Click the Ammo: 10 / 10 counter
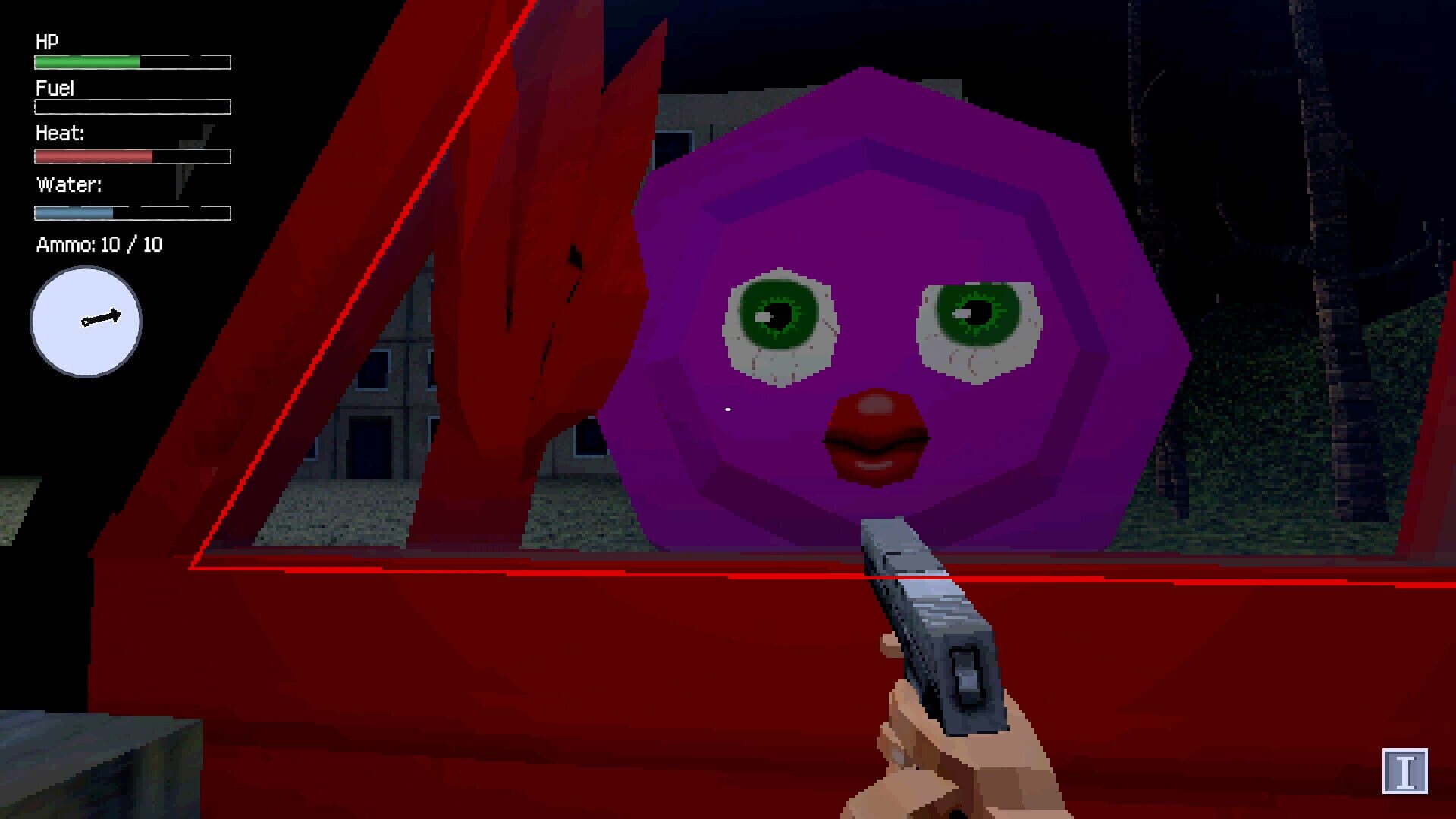 click(x=99, y=245)
